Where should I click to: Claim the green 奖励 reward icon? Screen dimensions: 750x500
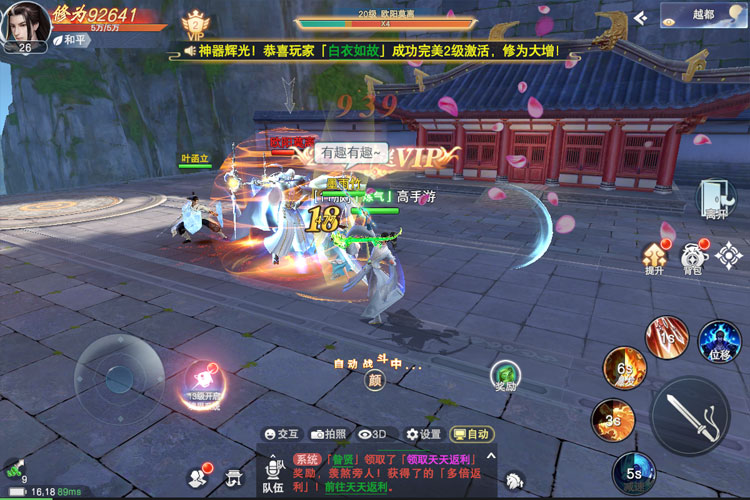point(506,377)
